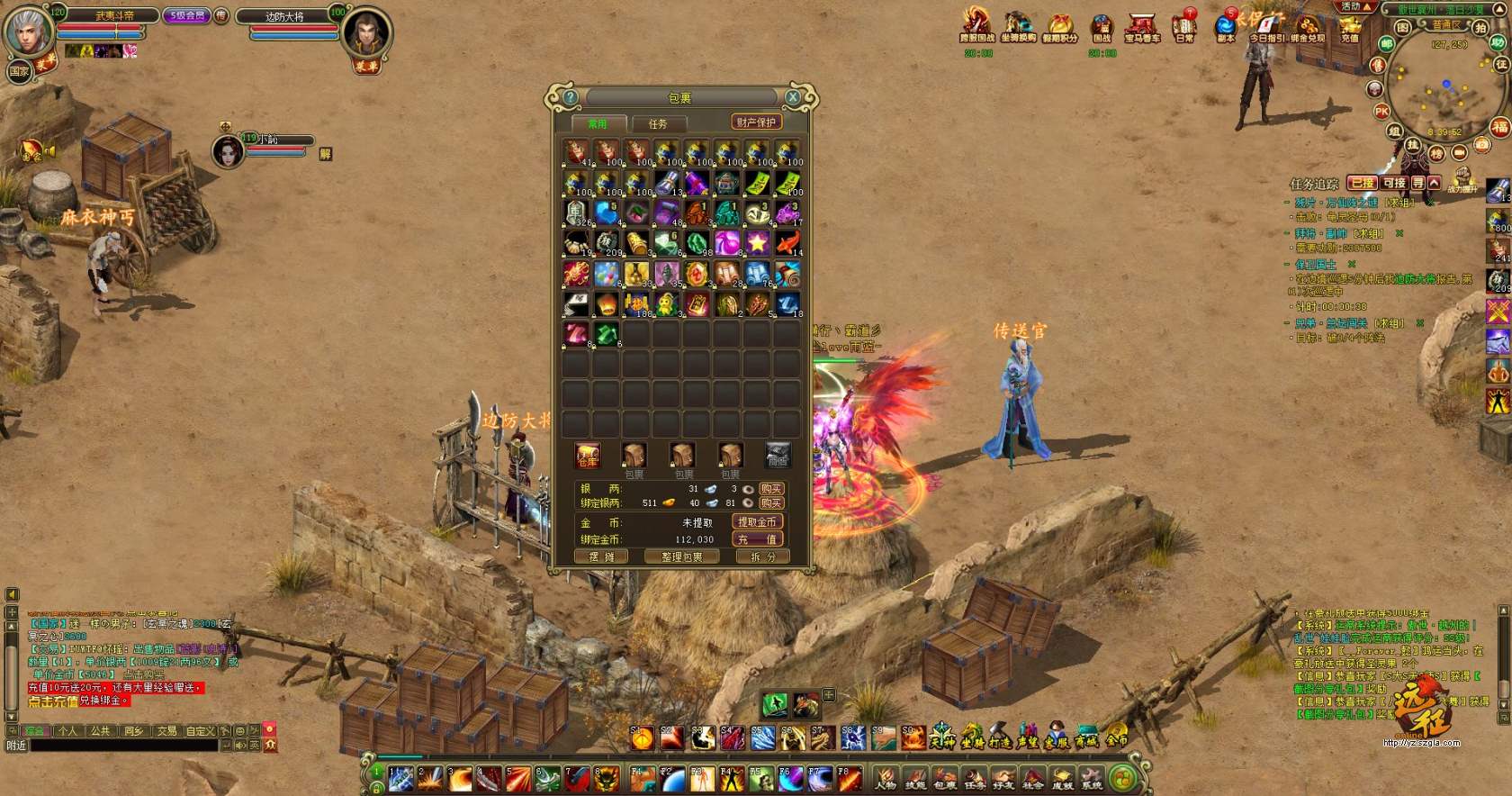Select the yellow star item in the bag

tap(757, 242)
